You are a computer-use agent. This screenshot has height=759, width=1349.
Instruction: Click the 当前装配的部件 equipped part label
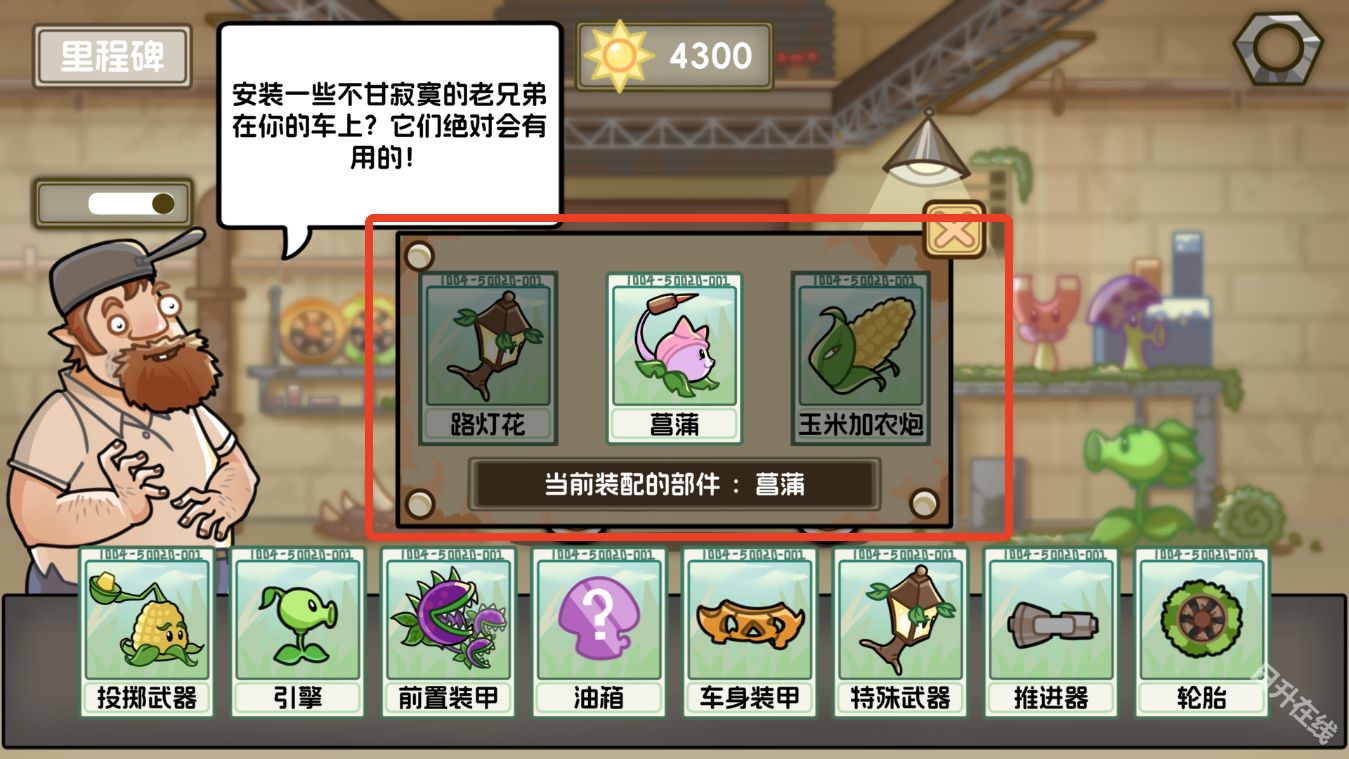pyautogui.click(x=671, y=484)
